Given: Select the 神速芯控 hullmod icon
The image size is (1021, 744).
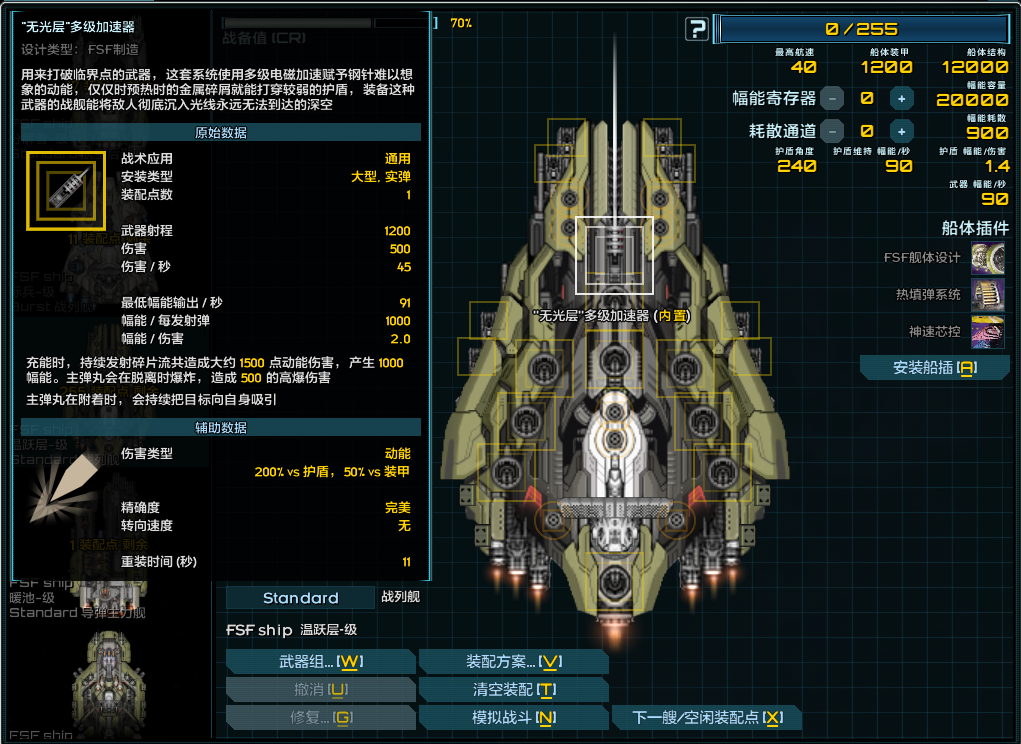Looking at the screenshot, I should 988,332.
